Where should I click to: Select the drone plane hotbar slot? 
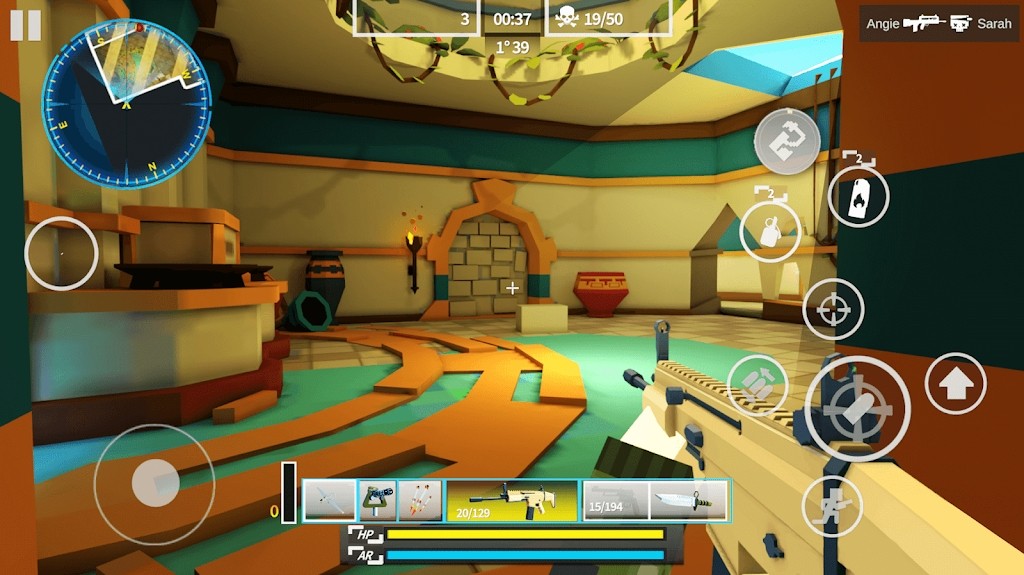(329, 500)
